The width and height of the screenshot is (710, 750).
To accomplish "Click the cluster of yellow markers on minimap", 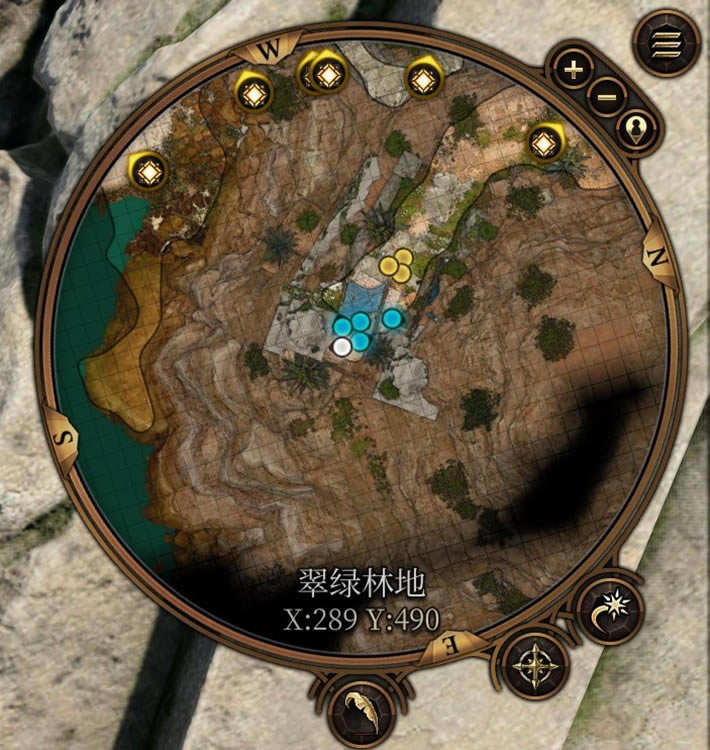I will tap(396, 265).
